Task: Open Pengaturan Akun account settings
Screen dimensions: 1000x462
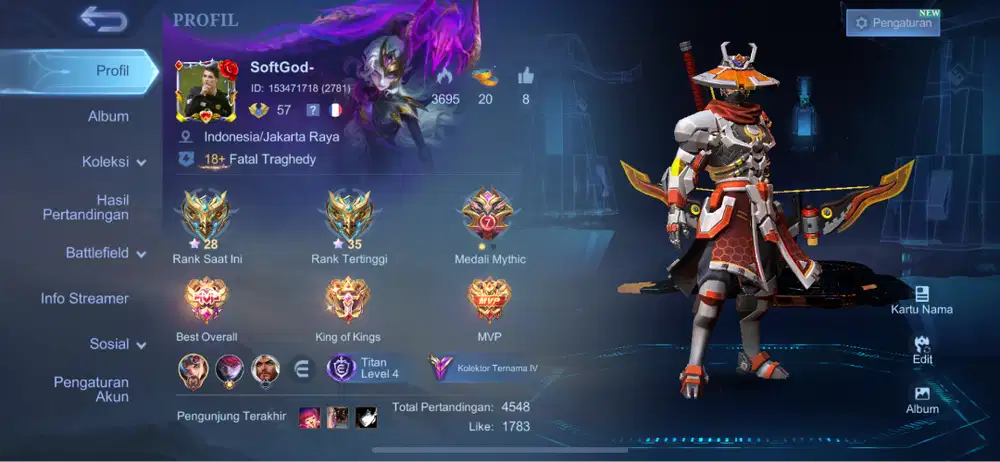Action: point(91,389)
